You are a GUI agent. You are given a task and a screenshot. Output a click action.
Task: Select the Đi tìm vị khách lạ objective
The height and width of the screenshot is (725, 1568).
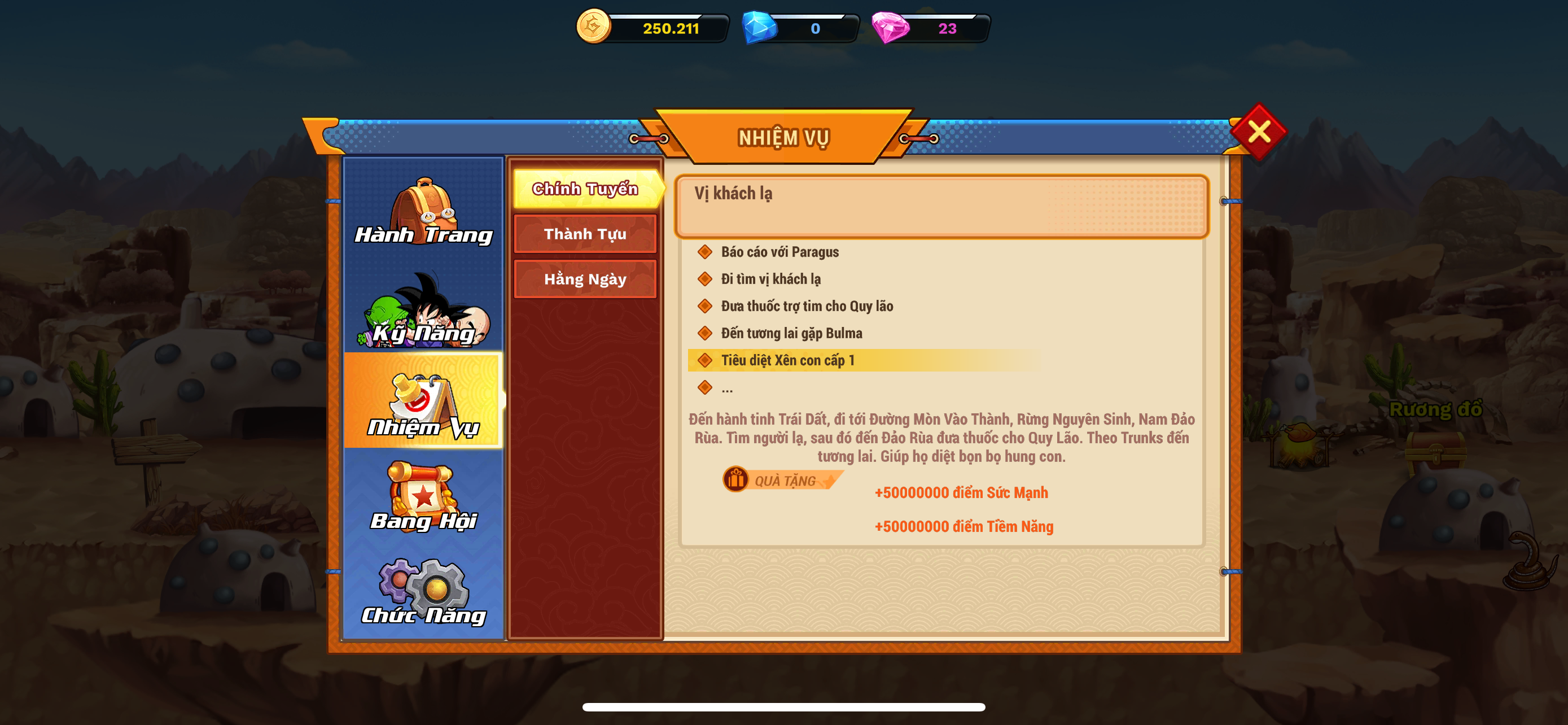[770, 279]
